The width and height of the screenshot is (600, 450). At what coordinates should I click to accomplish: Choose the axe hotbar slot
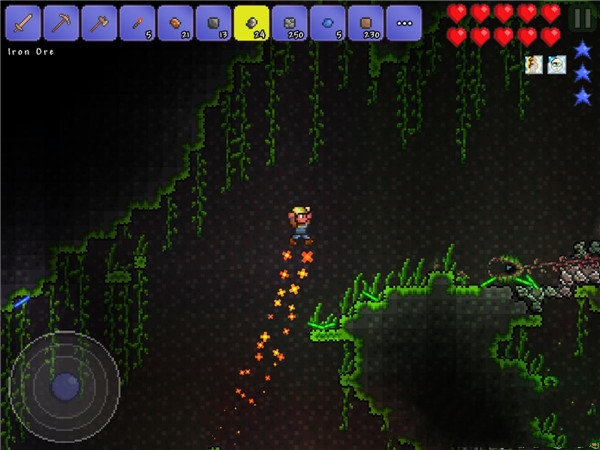(99, 21)
